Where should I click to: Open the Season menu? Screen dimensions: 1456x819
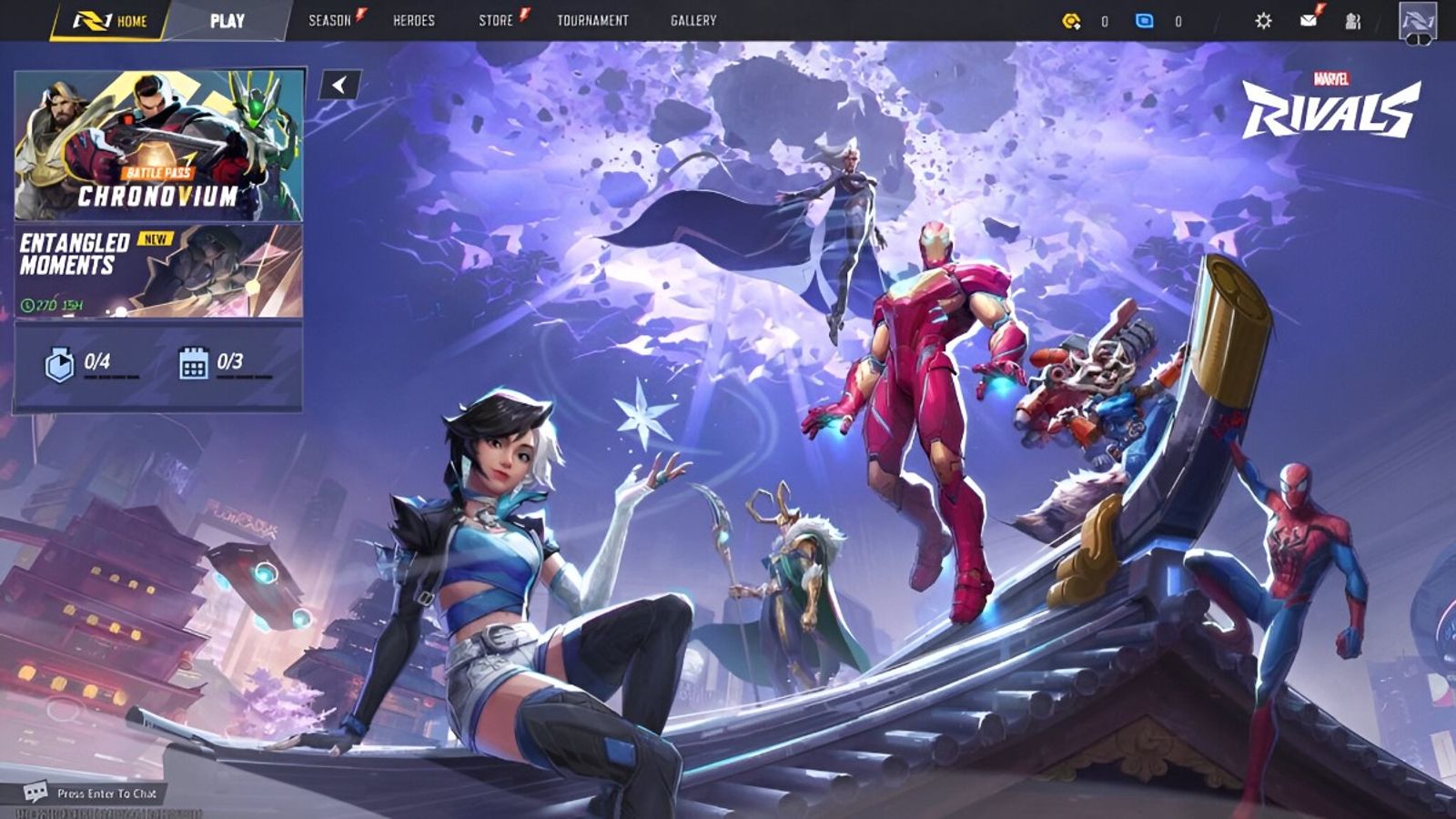click(329, 20)
